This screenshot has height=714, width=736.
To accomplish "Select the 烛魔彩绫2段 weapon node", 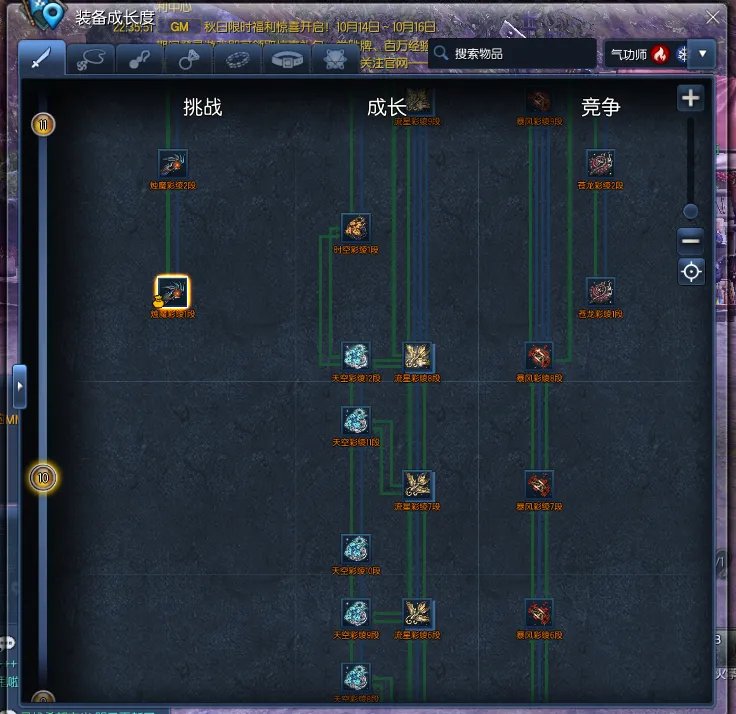I will [173, 164].
